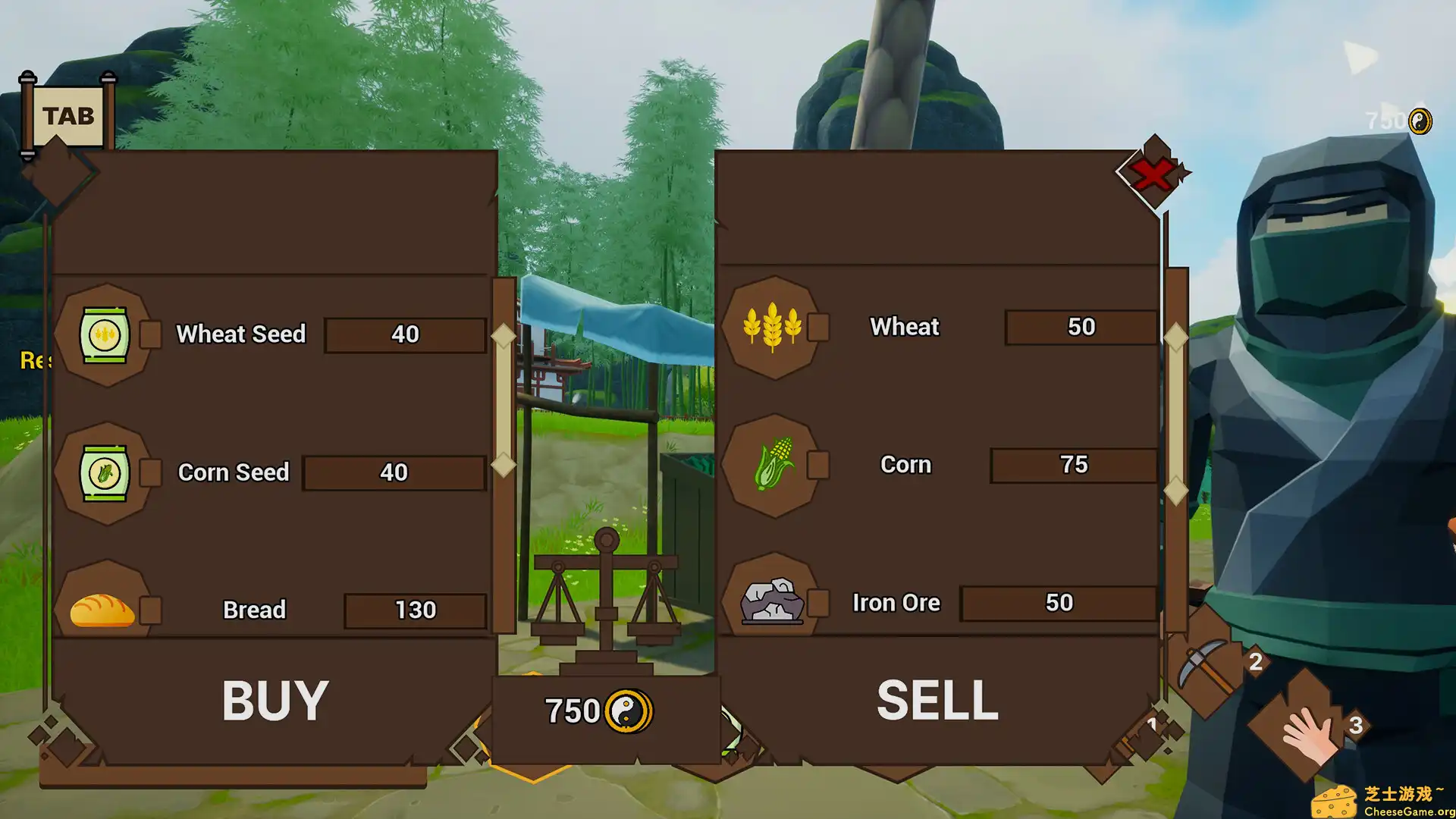Click the Corn cob icon
Viewport: 1456px width, 819px height.
(773, 465)
